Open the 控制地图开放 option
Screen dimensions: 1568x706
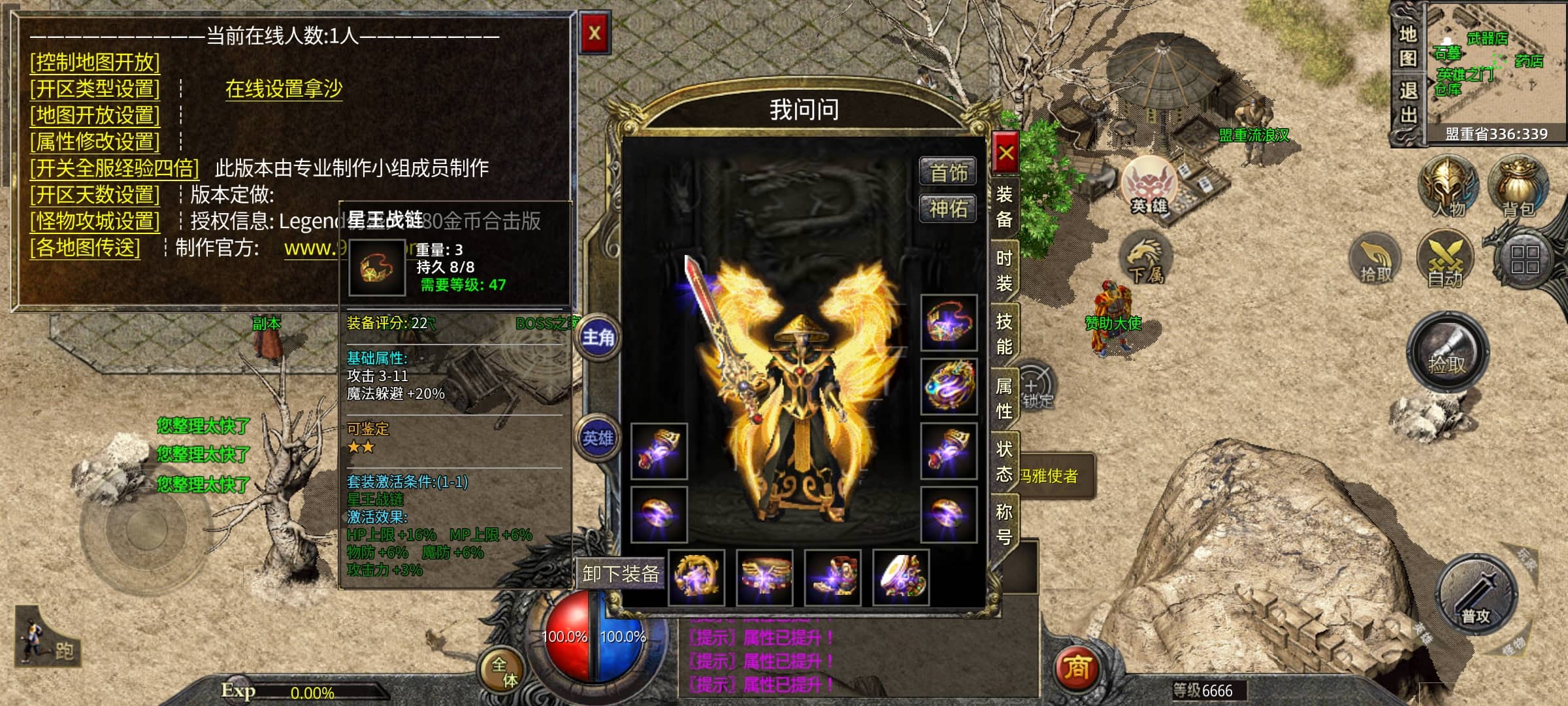[95, 62]
